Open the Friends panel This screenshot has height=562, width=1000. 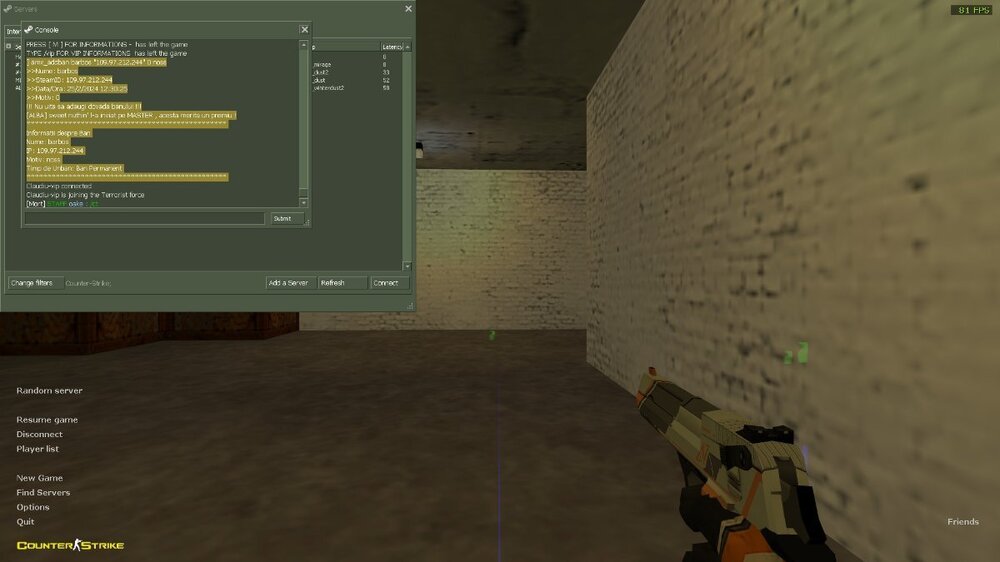[963, 522]
